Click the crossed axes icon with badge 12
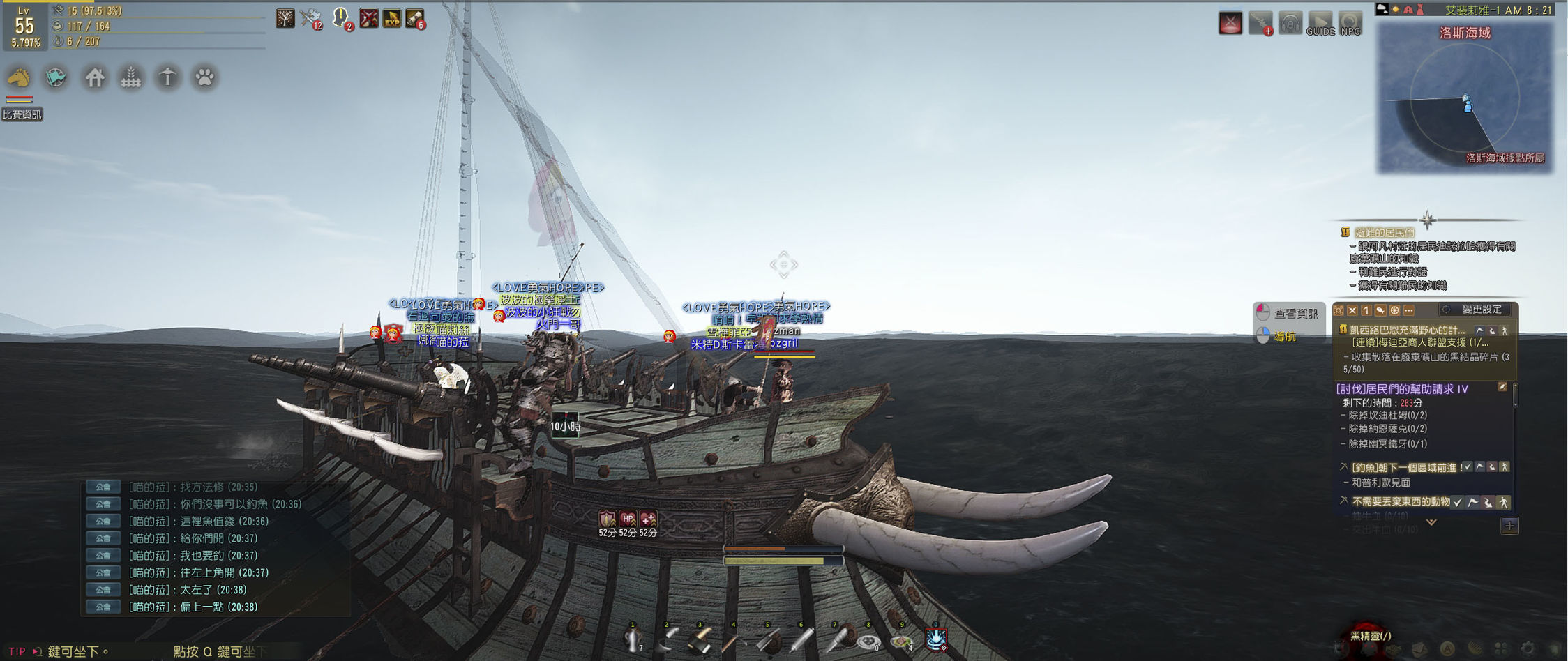 [x=310, y=19]
